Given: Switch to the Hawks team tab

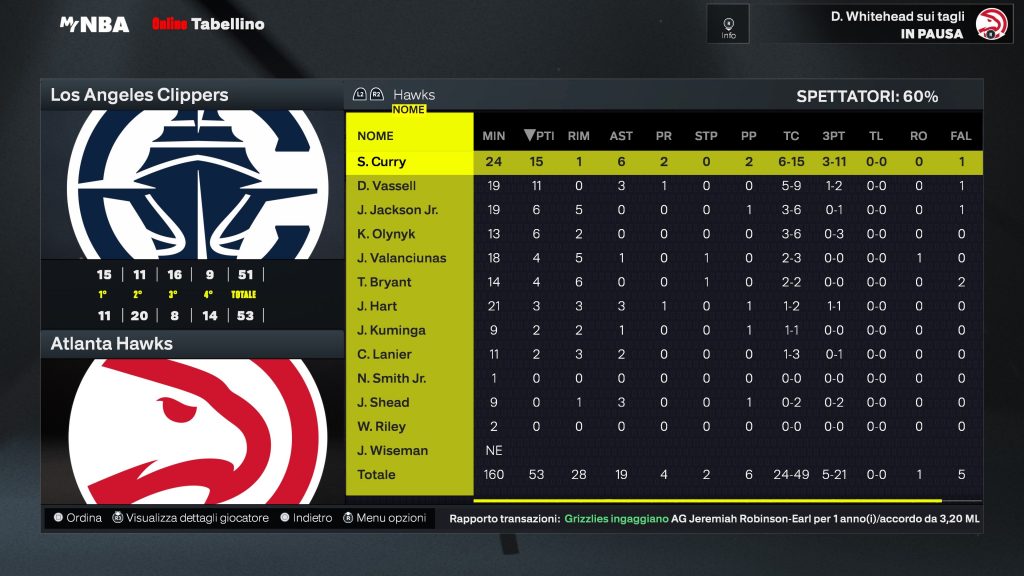Looking at the screenshot, I should (413, 95).
